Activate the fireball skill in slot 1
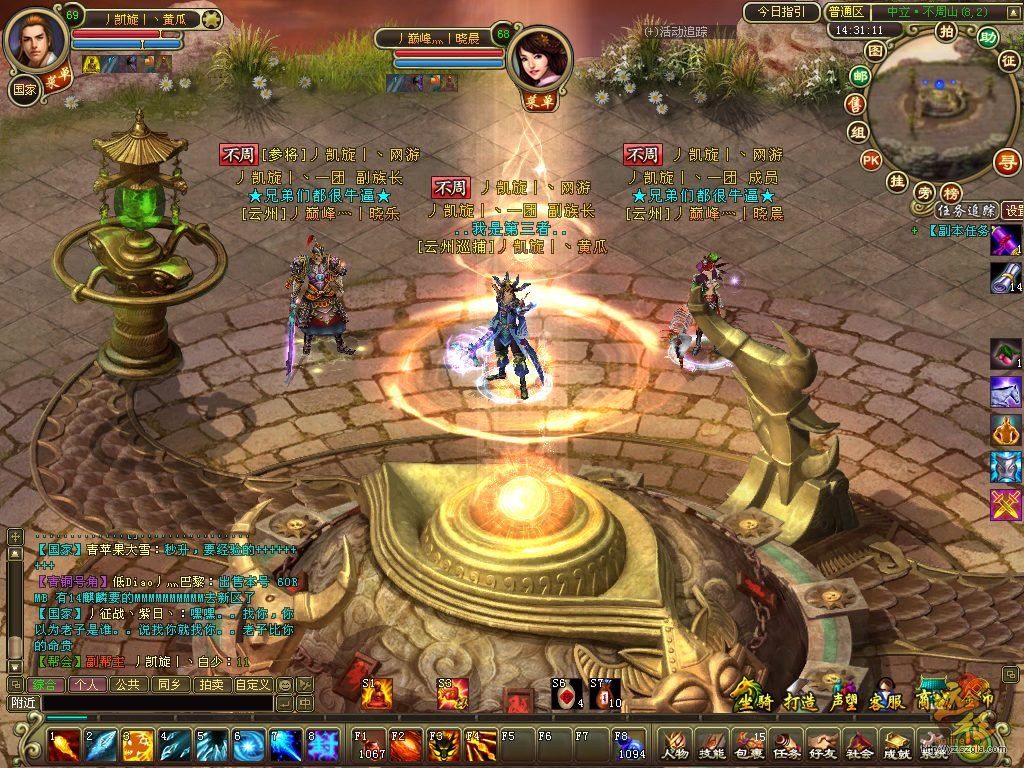 [x=62, y=745]
